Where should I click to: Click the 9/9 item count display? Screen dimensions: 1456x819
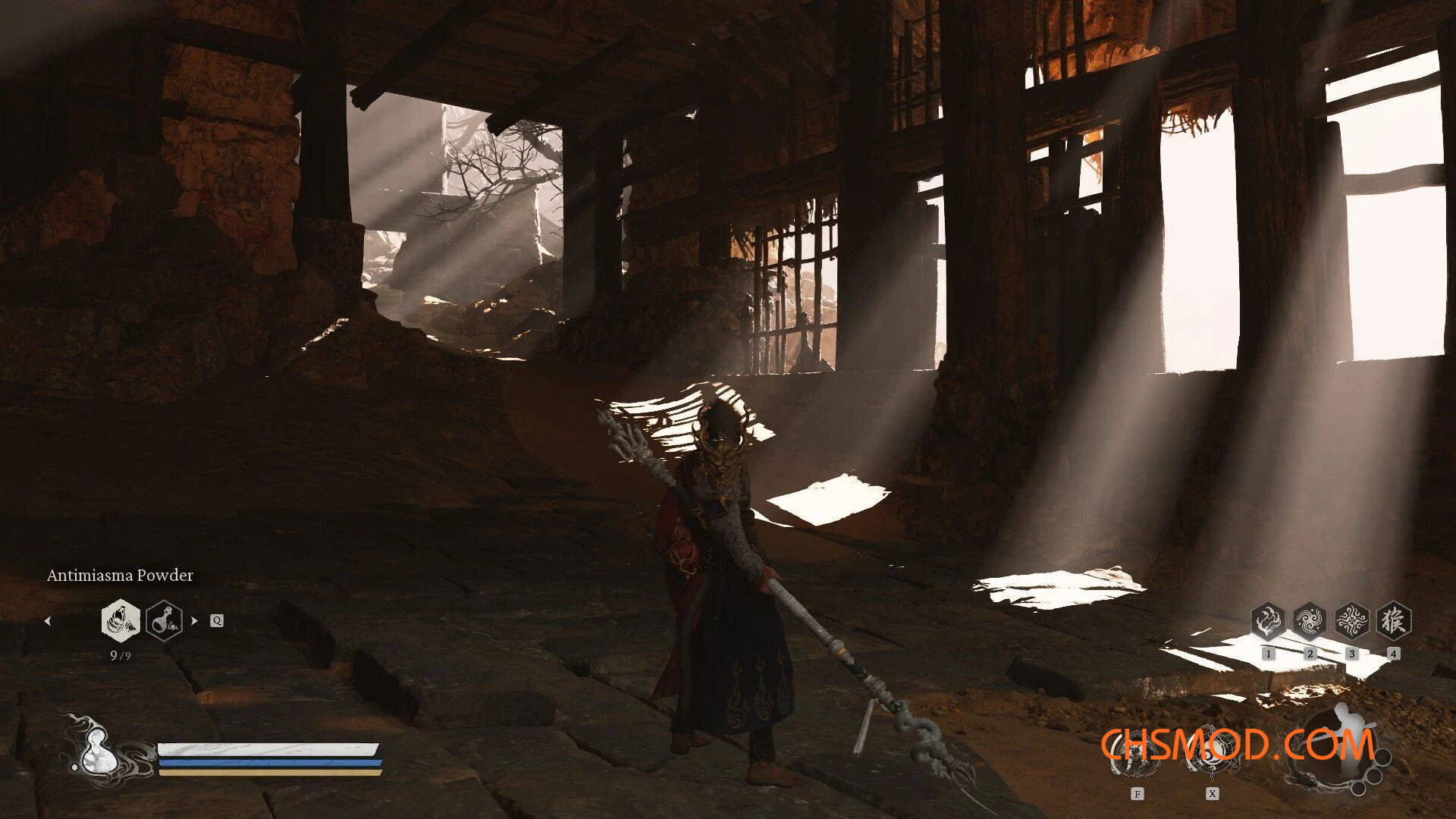pos(121,655)
